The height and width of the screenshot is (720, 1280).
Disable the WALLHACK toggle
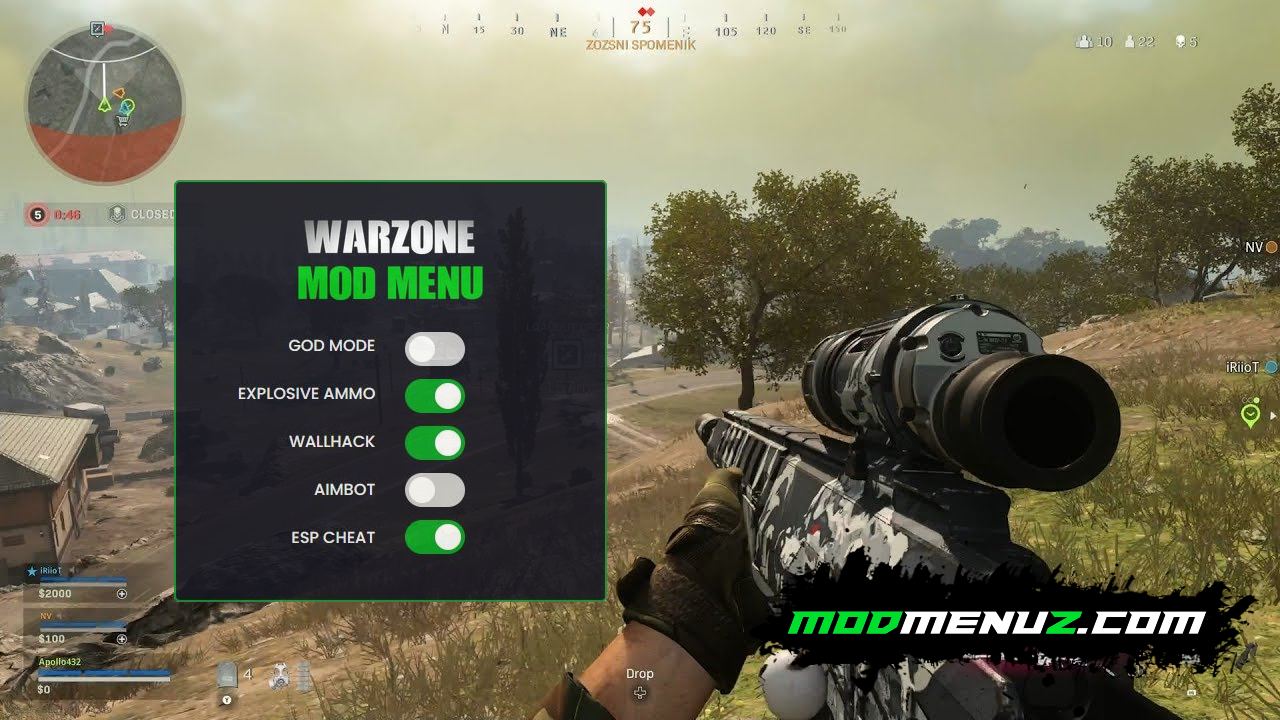[x=435, y=442]
